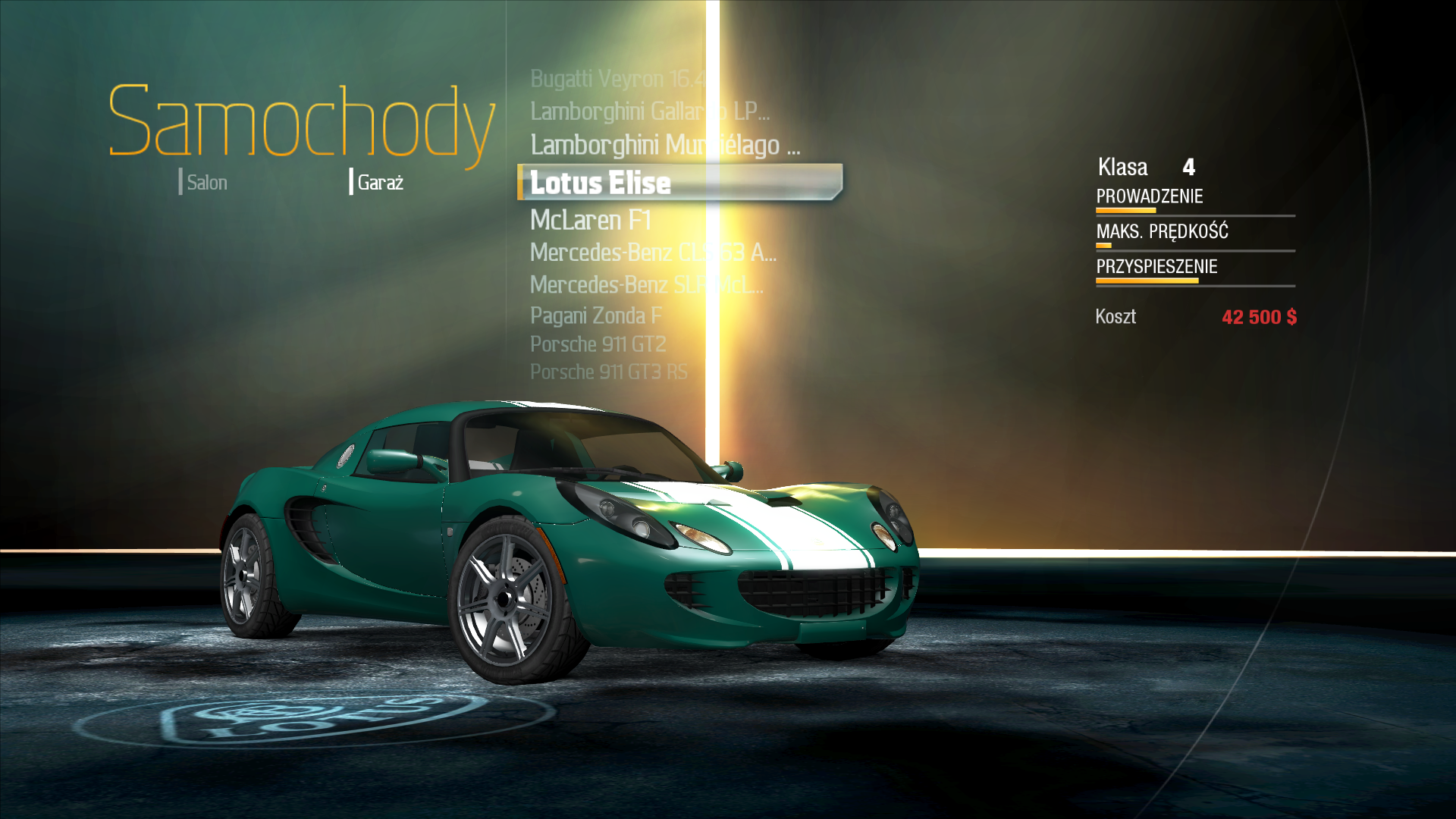Switch to the Salon tab

tap(206, 183)
